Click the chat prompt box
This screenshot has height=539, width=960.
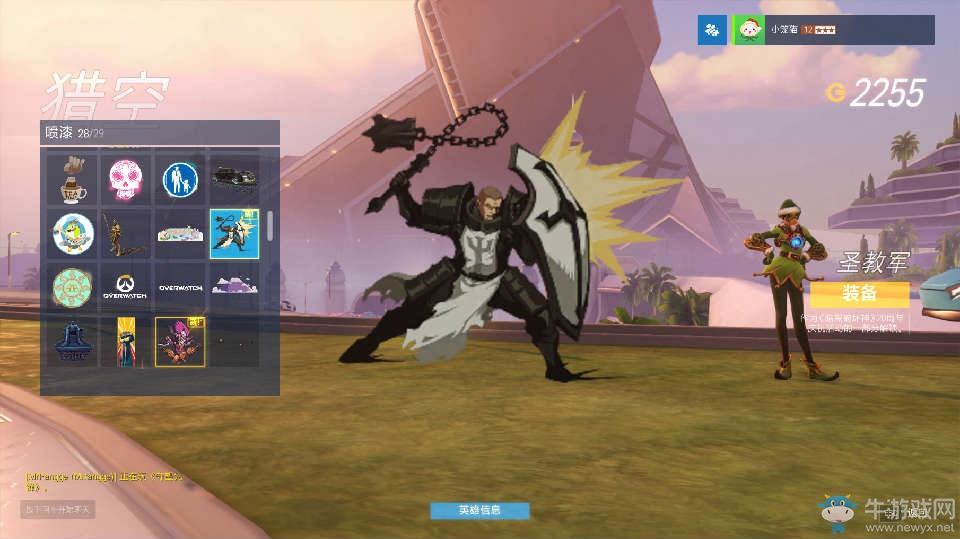click(57, 509)
